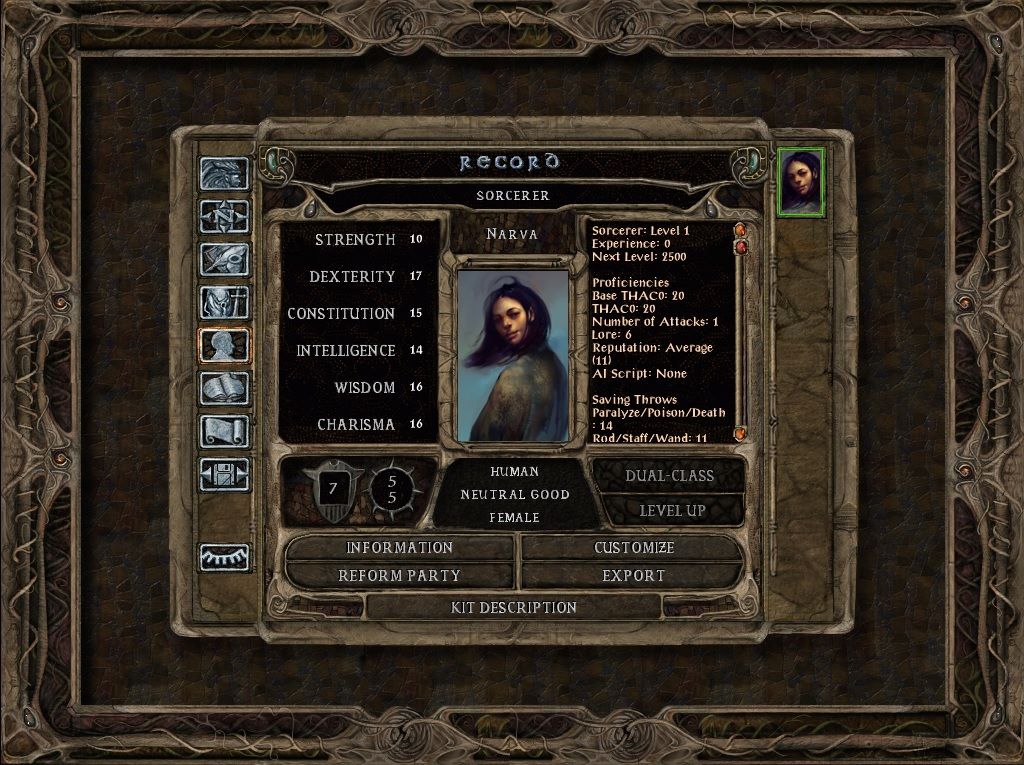Open the priest scroll icon
1024x765 pixels.
coord(224,431)
